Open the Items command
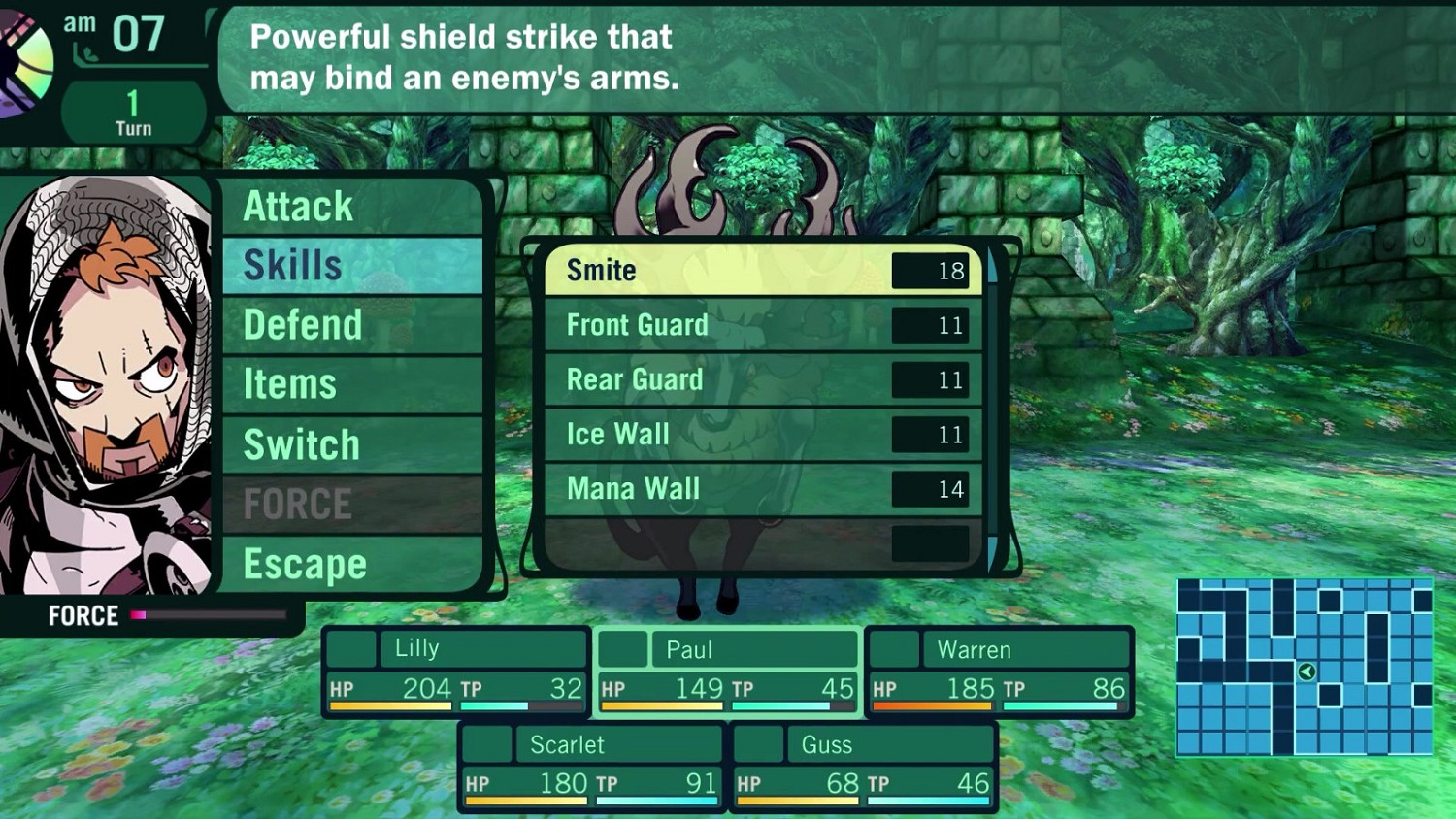The height and width of the screenshot is (819, 1456). [351, 384]
